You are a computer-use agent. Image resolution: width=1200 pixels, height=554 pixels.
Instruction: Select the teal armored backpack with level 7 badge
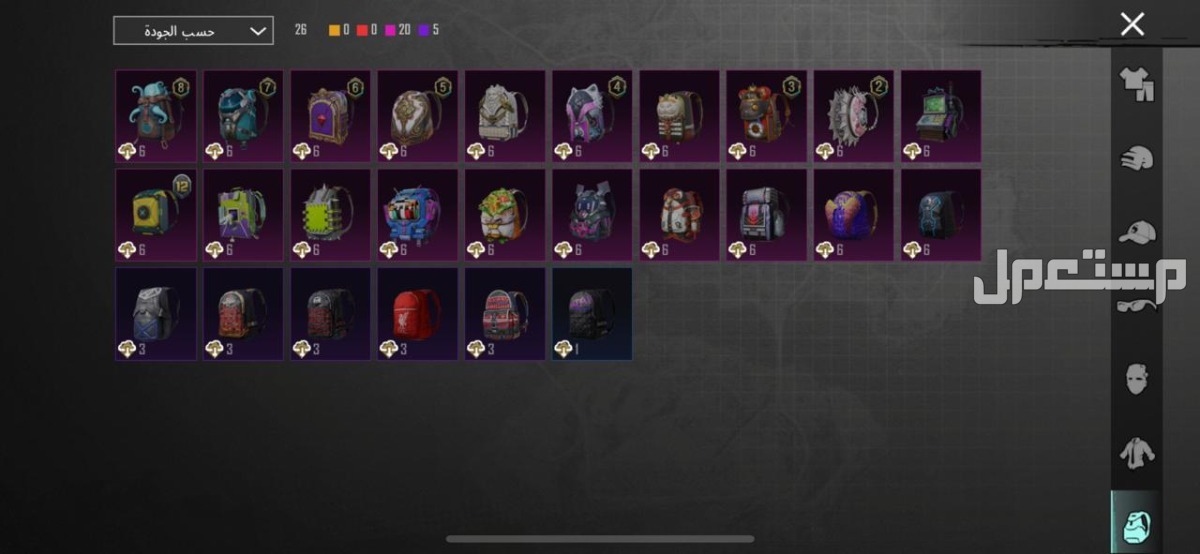click(x=243, y=116)
